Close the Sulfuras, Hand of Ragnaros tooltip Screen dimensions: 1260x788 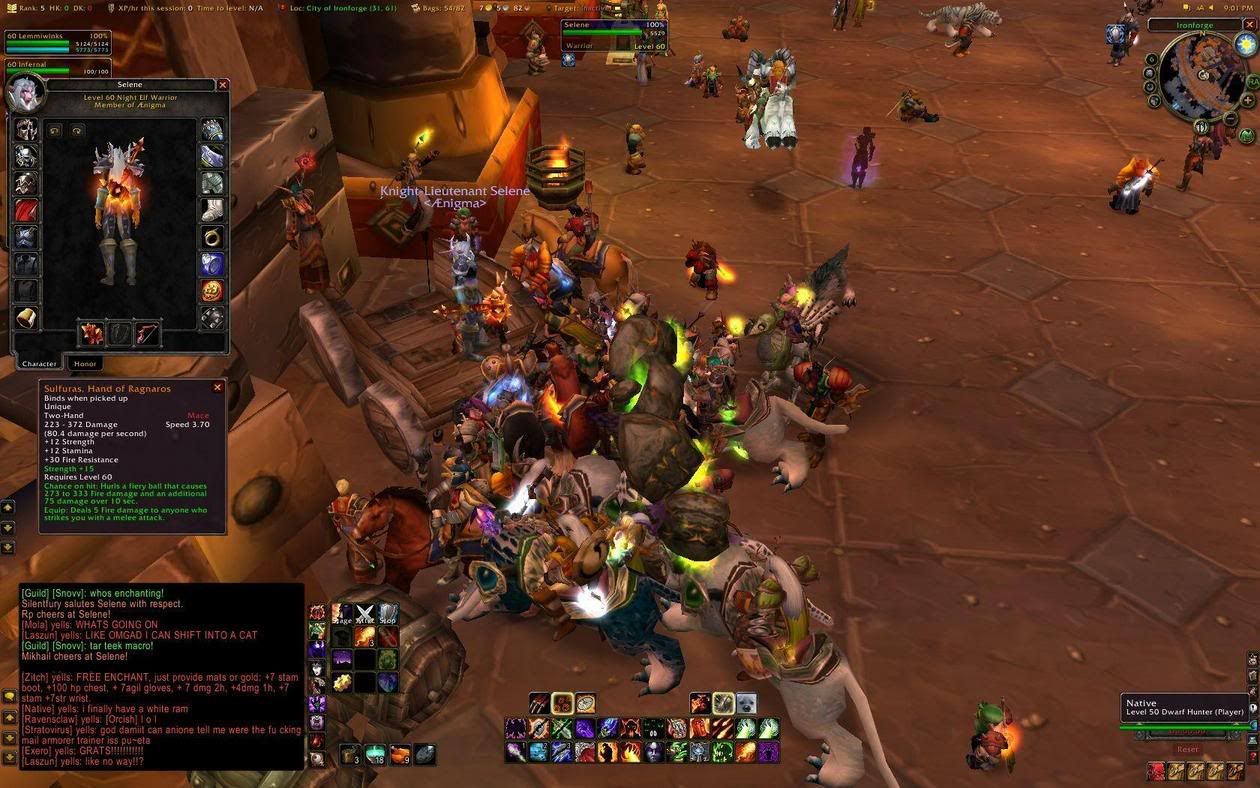(x=217, y=388)
